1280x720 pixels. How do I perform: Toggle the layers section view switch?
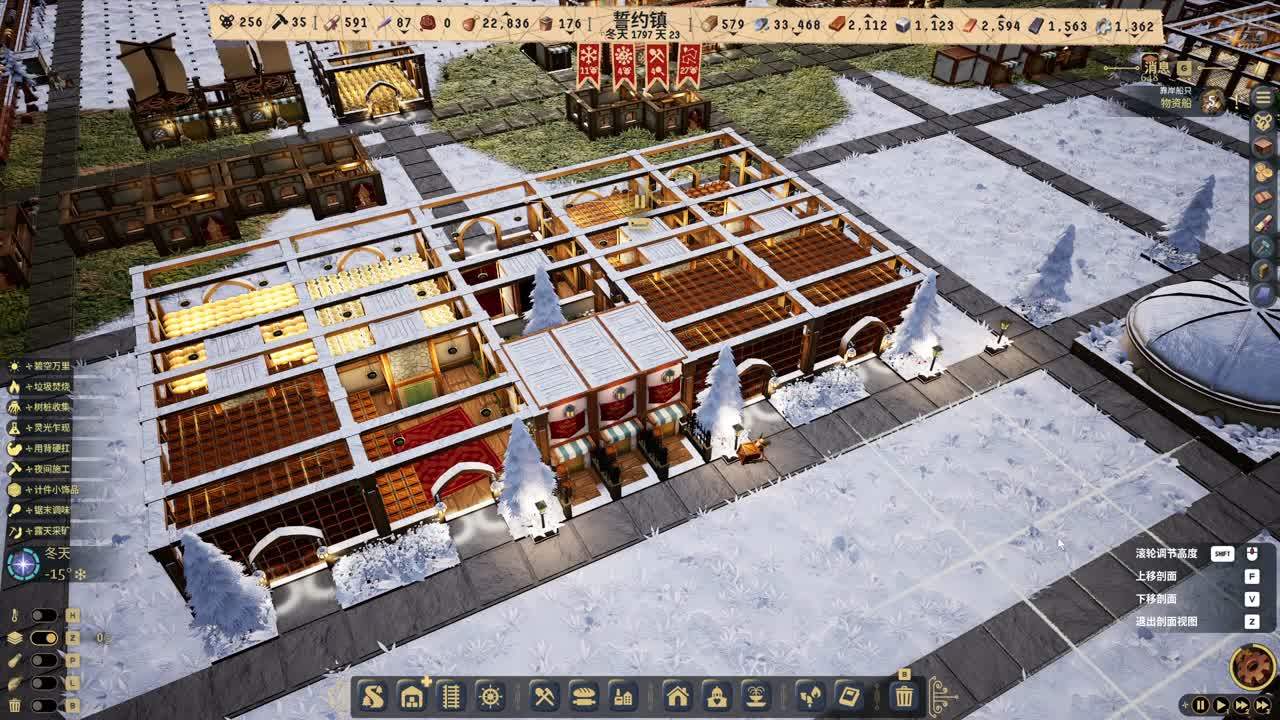[43, 638]
